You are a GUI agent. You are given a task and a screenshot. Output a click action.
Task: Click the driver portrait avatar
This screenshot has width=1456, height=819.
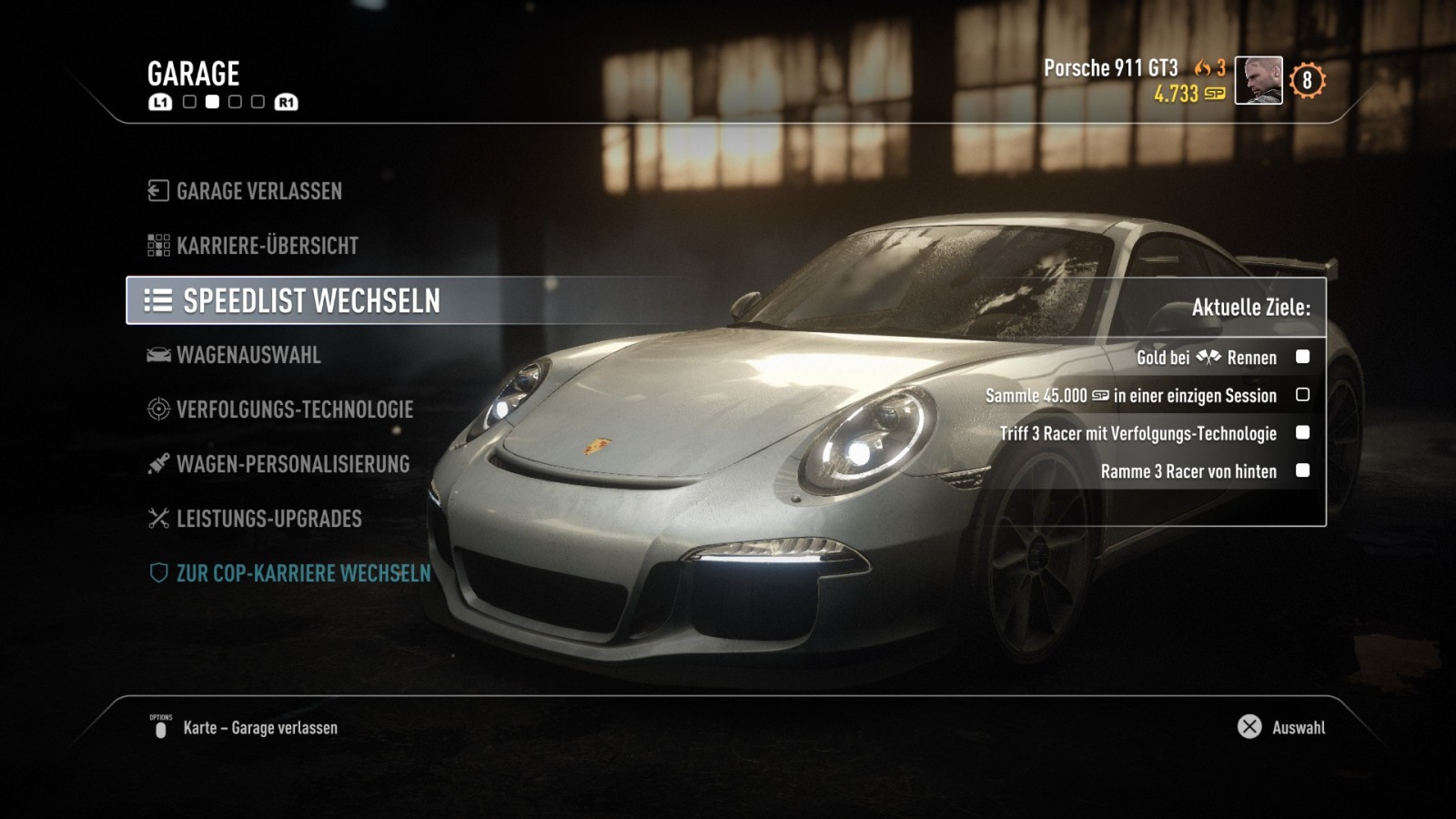click(1258, 80)
